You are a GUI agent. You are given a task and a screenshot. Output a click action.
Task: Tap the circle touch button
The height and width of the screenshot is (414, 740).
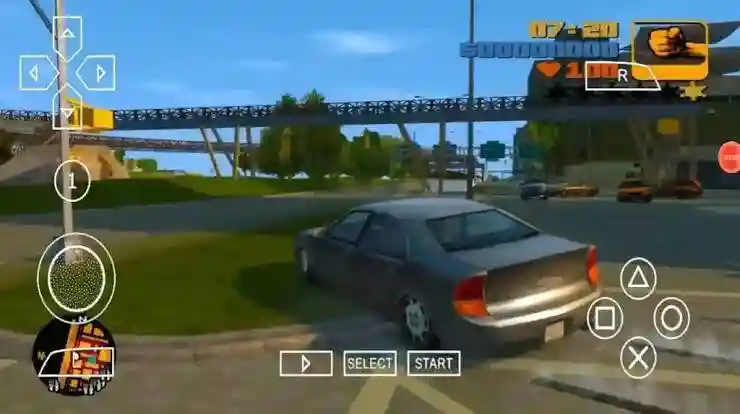coord(672,318)
